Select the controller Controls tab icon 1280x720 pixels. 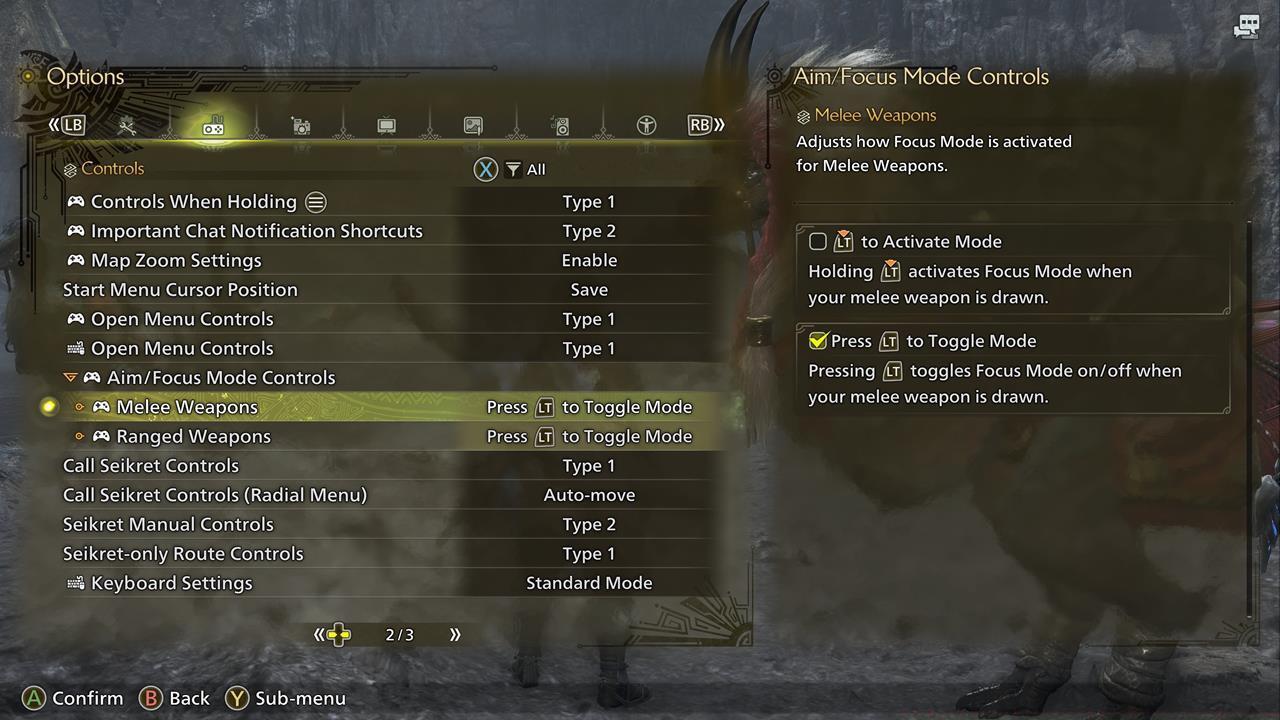213,125
